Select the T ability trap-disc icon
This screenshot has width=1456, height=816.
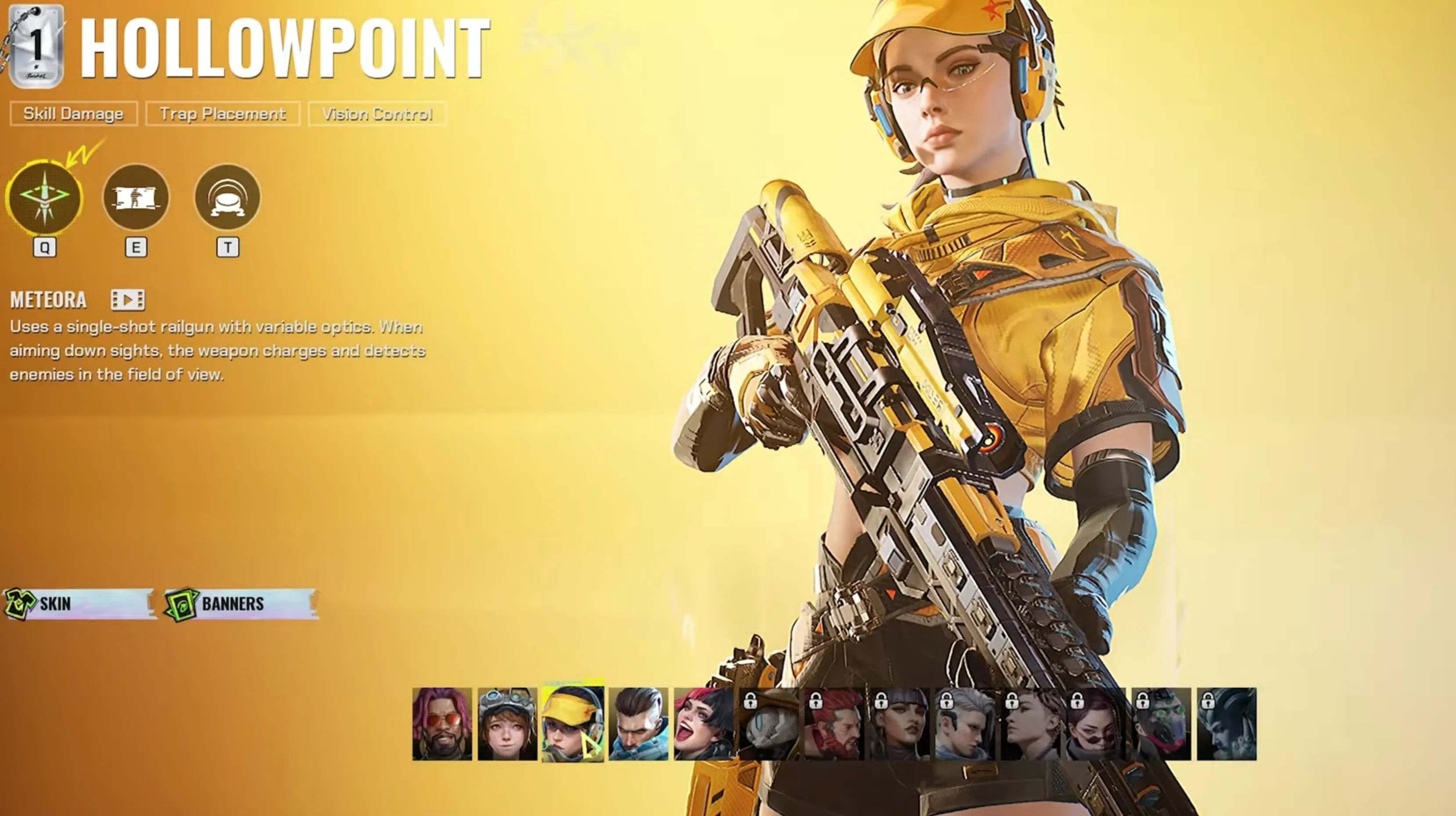pyautogui.click(x=227, y=197)
